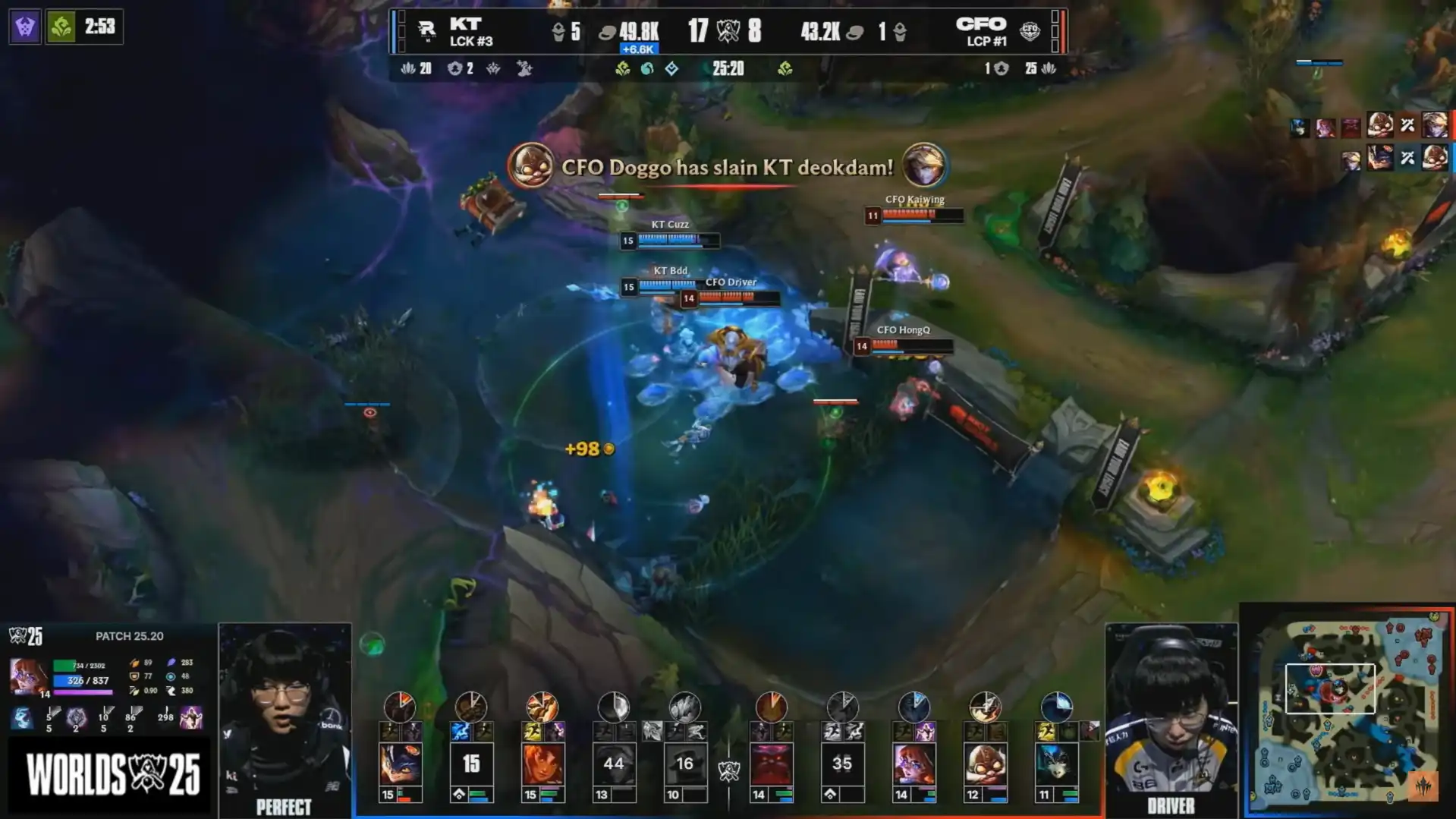Click the kill announcement banner for Doggo

[x=726, y=167]
